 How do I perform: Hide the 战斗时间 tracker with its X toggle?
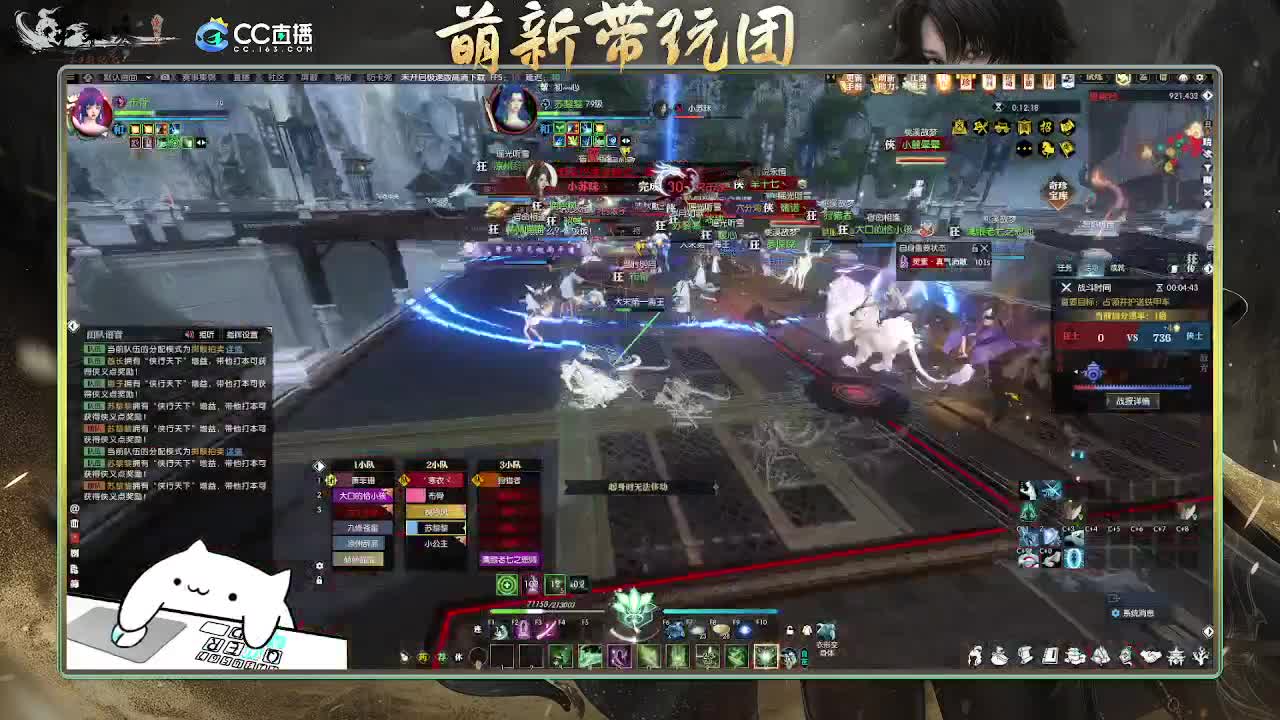[1068, 288]
